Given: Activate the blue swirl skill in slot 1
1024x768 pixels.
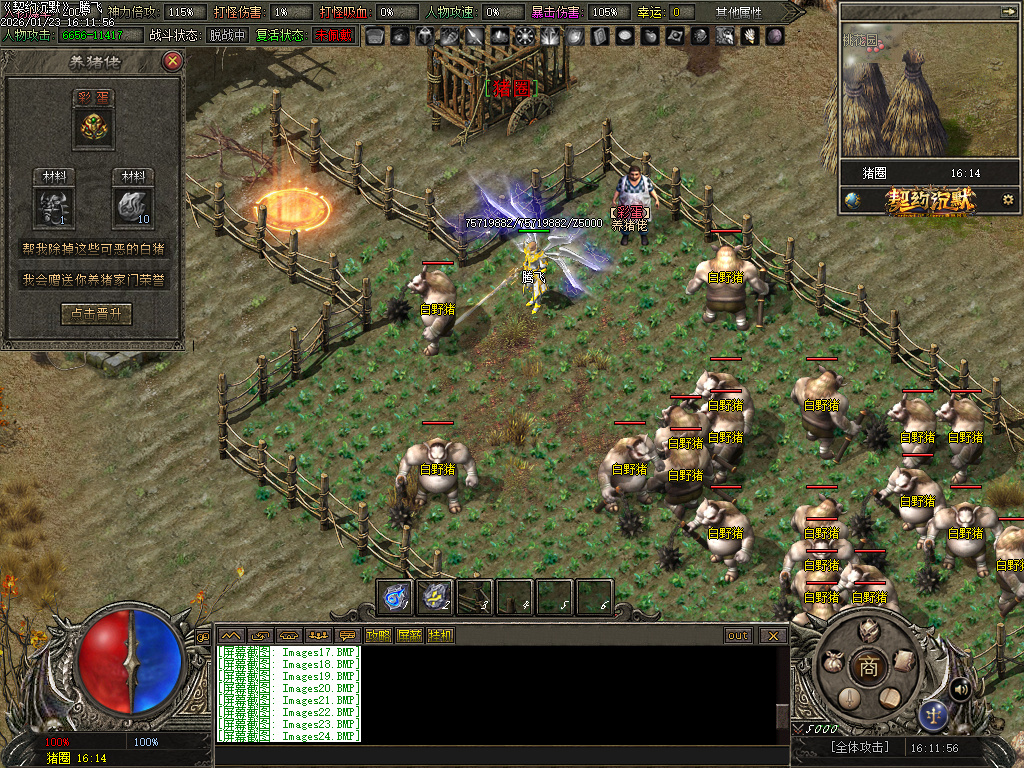Looking at the screenshot, I should 395,597.
